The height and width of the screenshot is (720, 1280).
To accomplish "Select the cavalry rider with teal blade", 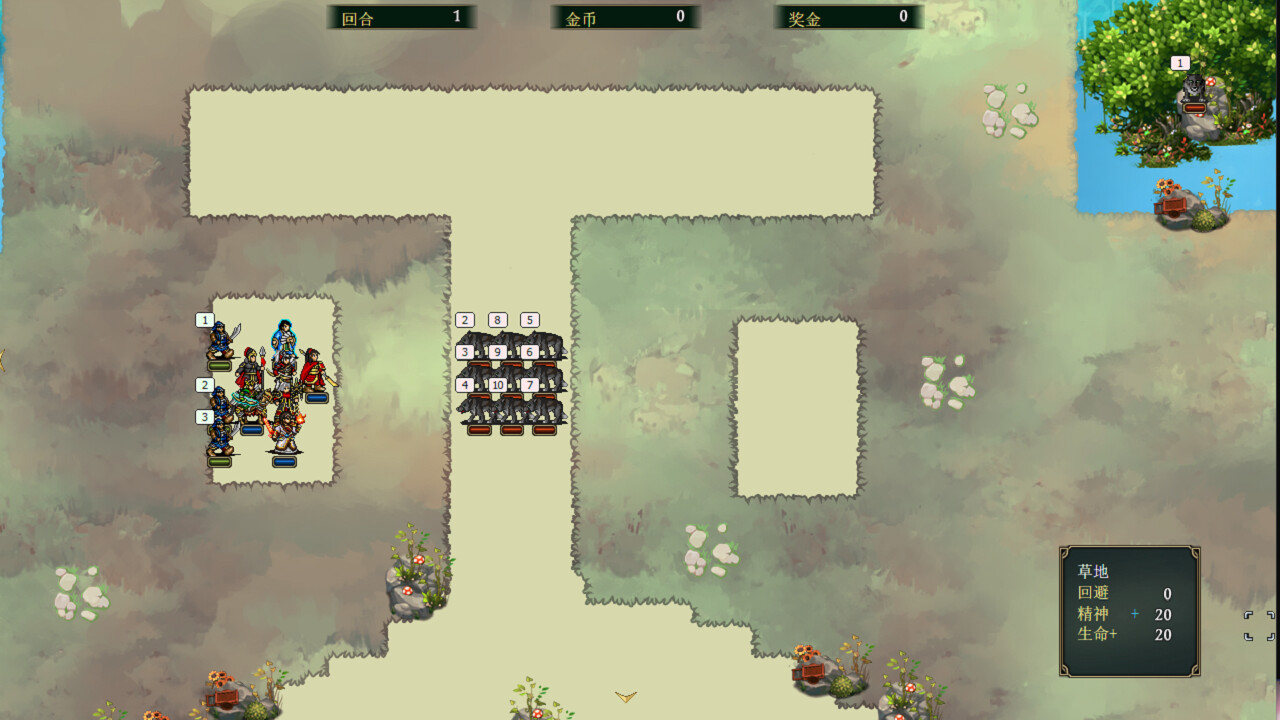I will coord(250,400).
